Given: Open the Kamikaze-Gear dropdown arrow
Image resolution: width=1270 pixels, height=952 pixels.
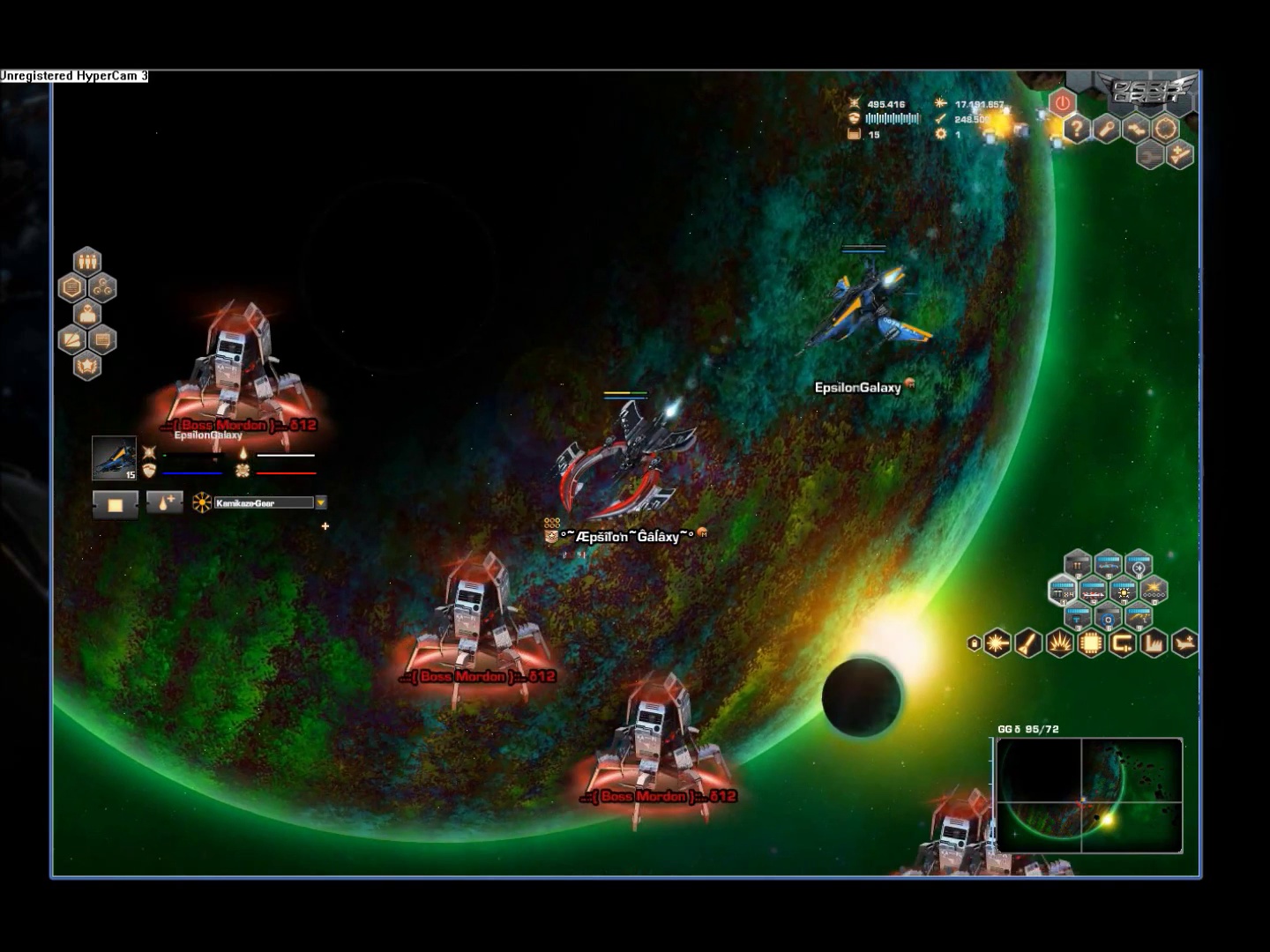Looking at the screenshot, I should 321,502.
